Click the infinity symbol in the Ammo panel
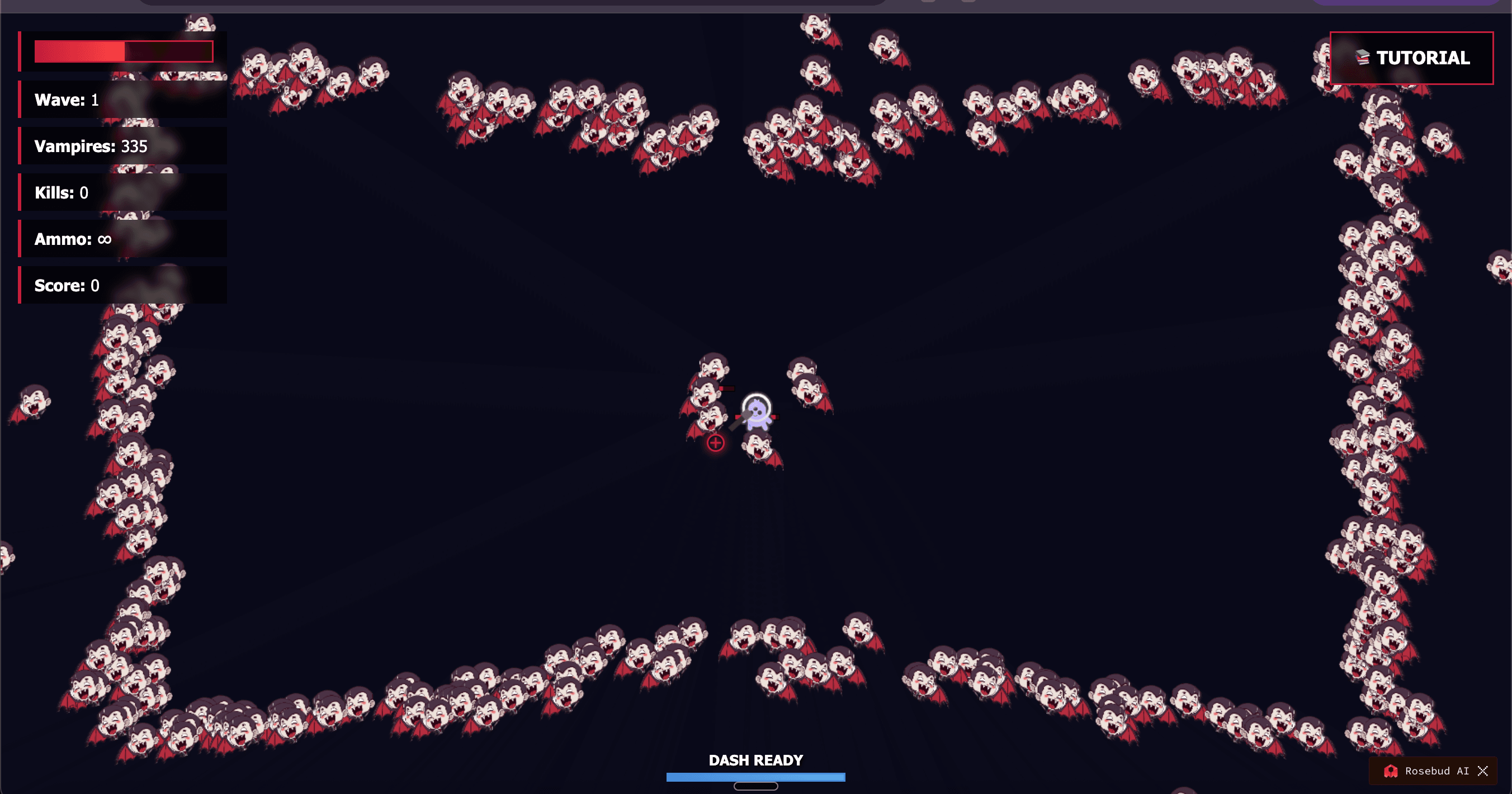Screen dimensions: 1512x794 pyautogui.click(x=103, y=239)
